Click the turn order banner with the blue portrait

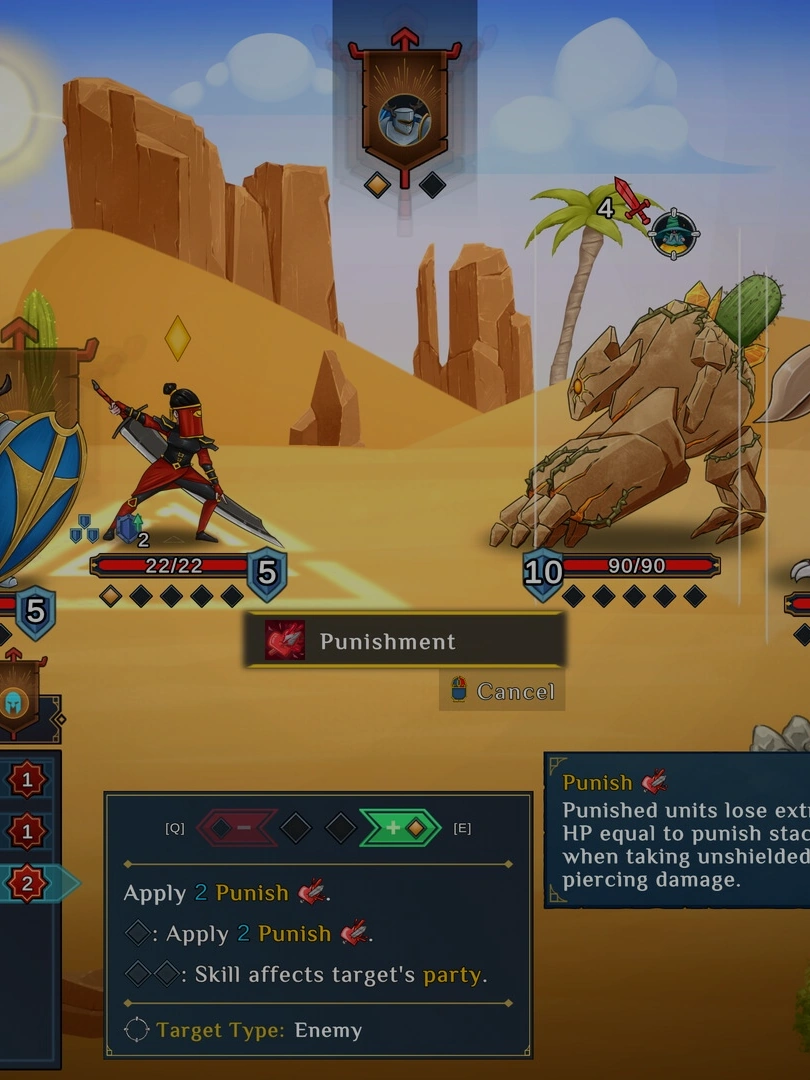pyautogui.click(x=404, y=115)
